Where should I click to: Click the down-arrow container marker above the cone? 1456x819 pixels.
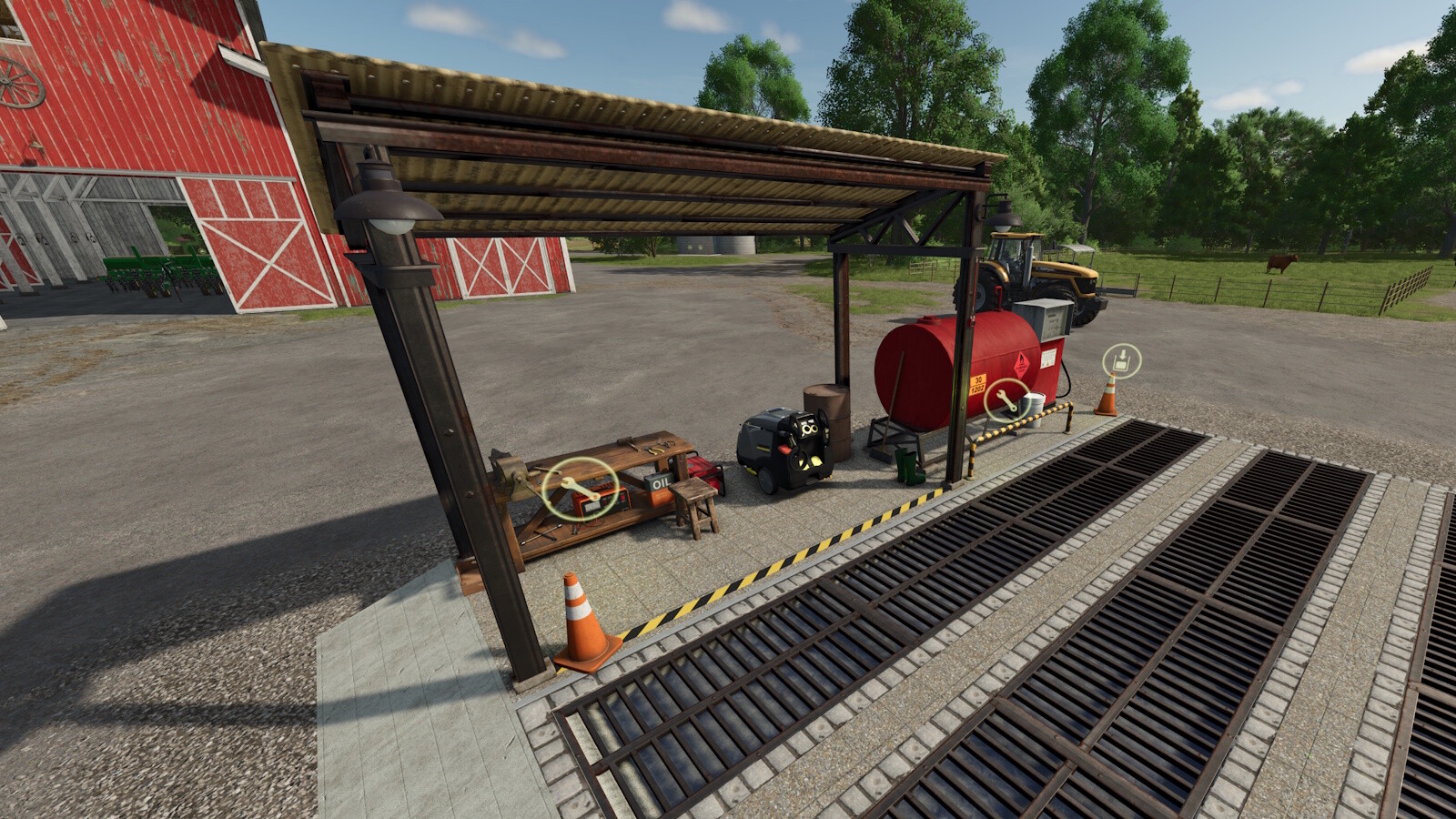click(x=1122, y=360)
